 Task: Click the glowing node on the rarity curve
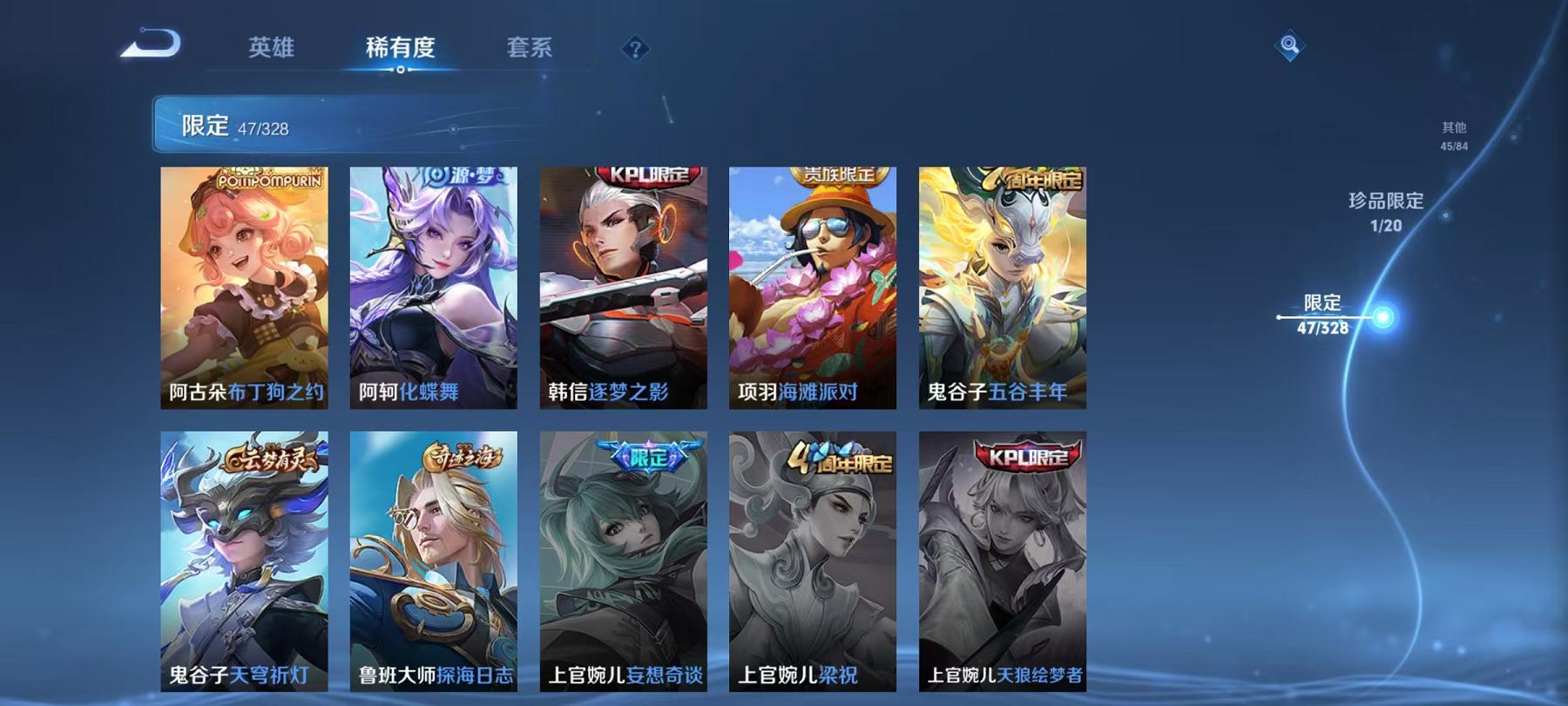tap(1382, 316)
